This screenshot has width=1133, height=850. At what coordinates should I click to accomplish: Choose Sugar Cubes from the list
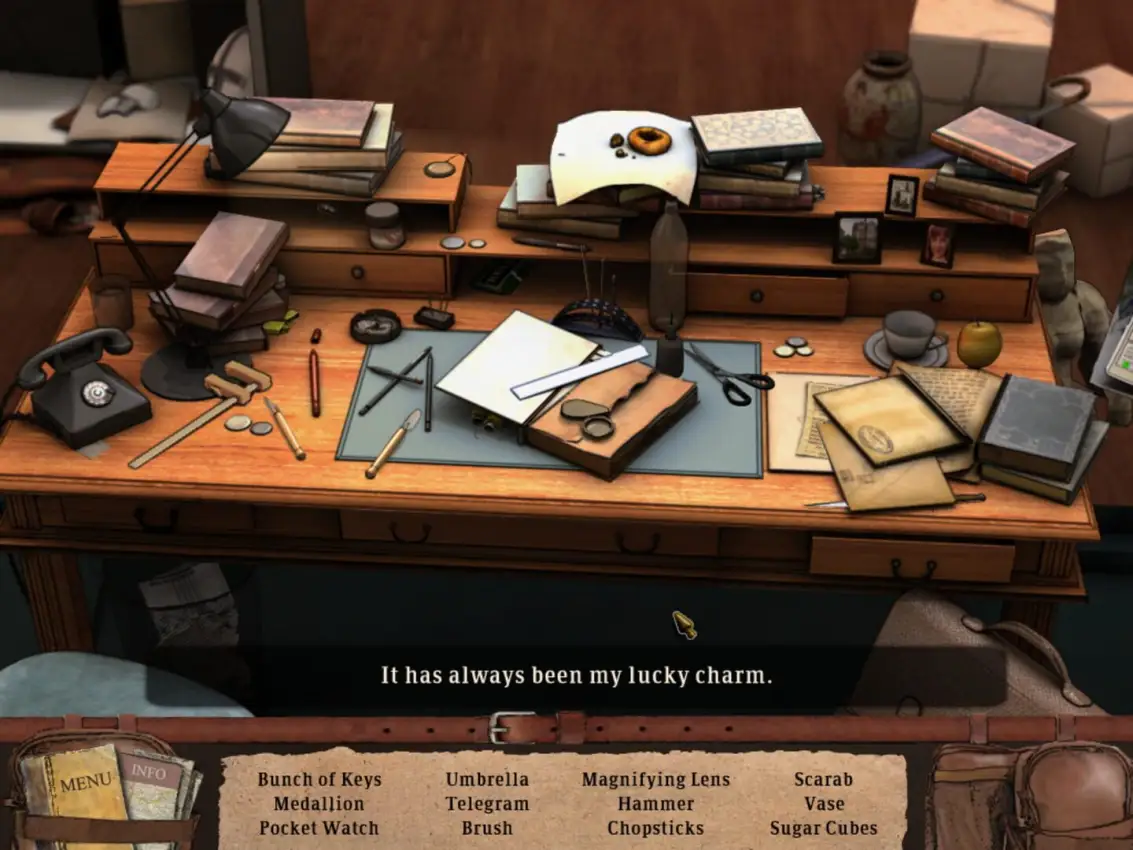[823, 828]
